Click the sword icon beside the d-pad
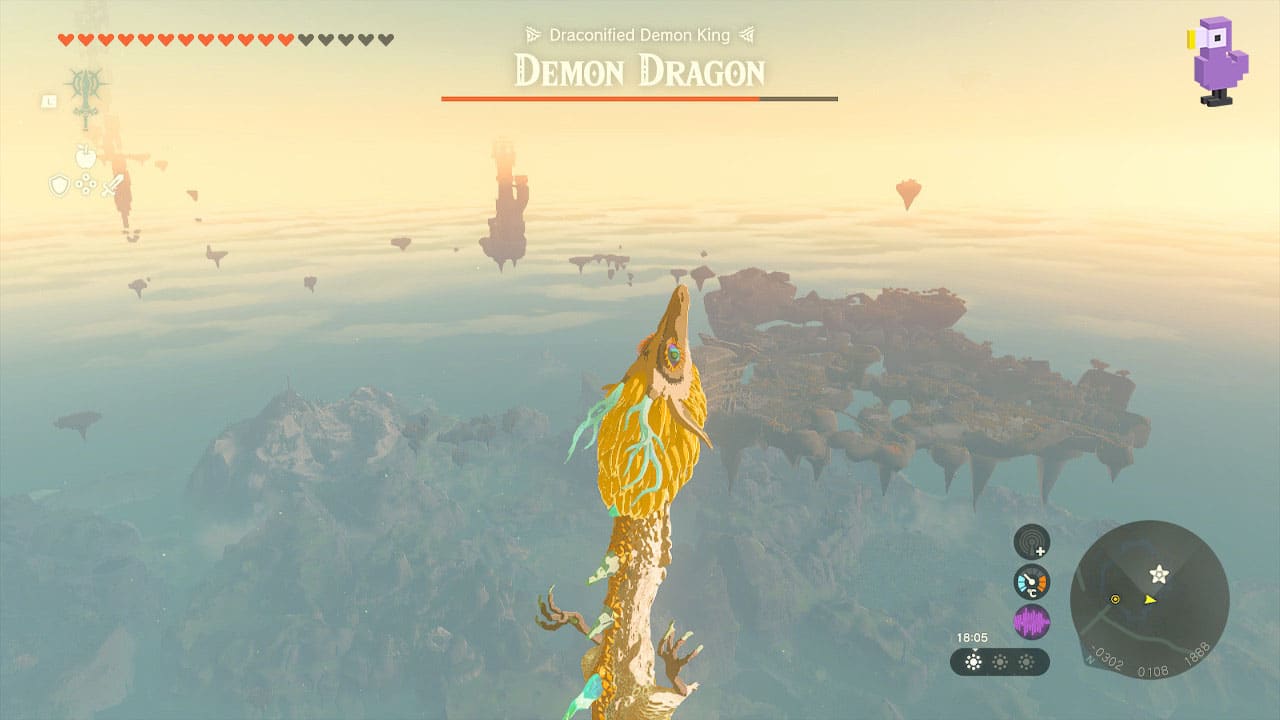1280x720 pixels. pyautogui.click(x=111, y=185)
